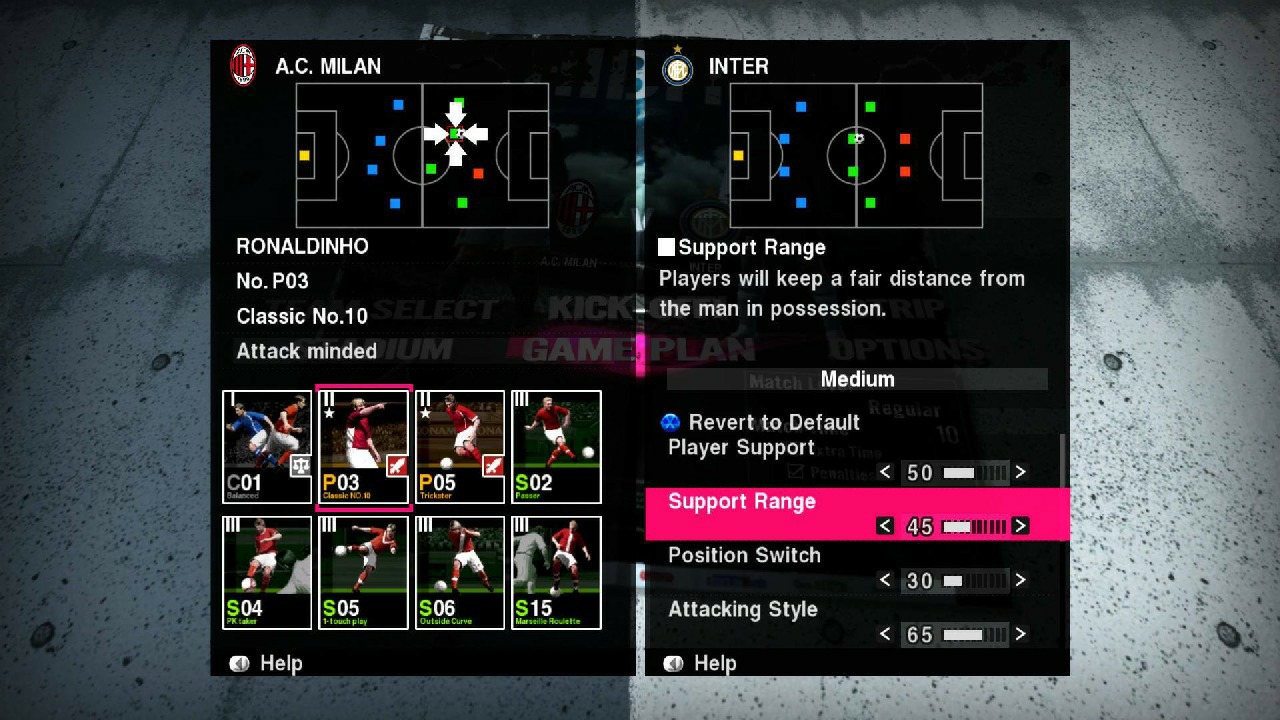1280x720 pixels.
Task: Click the green player marker on Inter's pitch
Action: 869,107
